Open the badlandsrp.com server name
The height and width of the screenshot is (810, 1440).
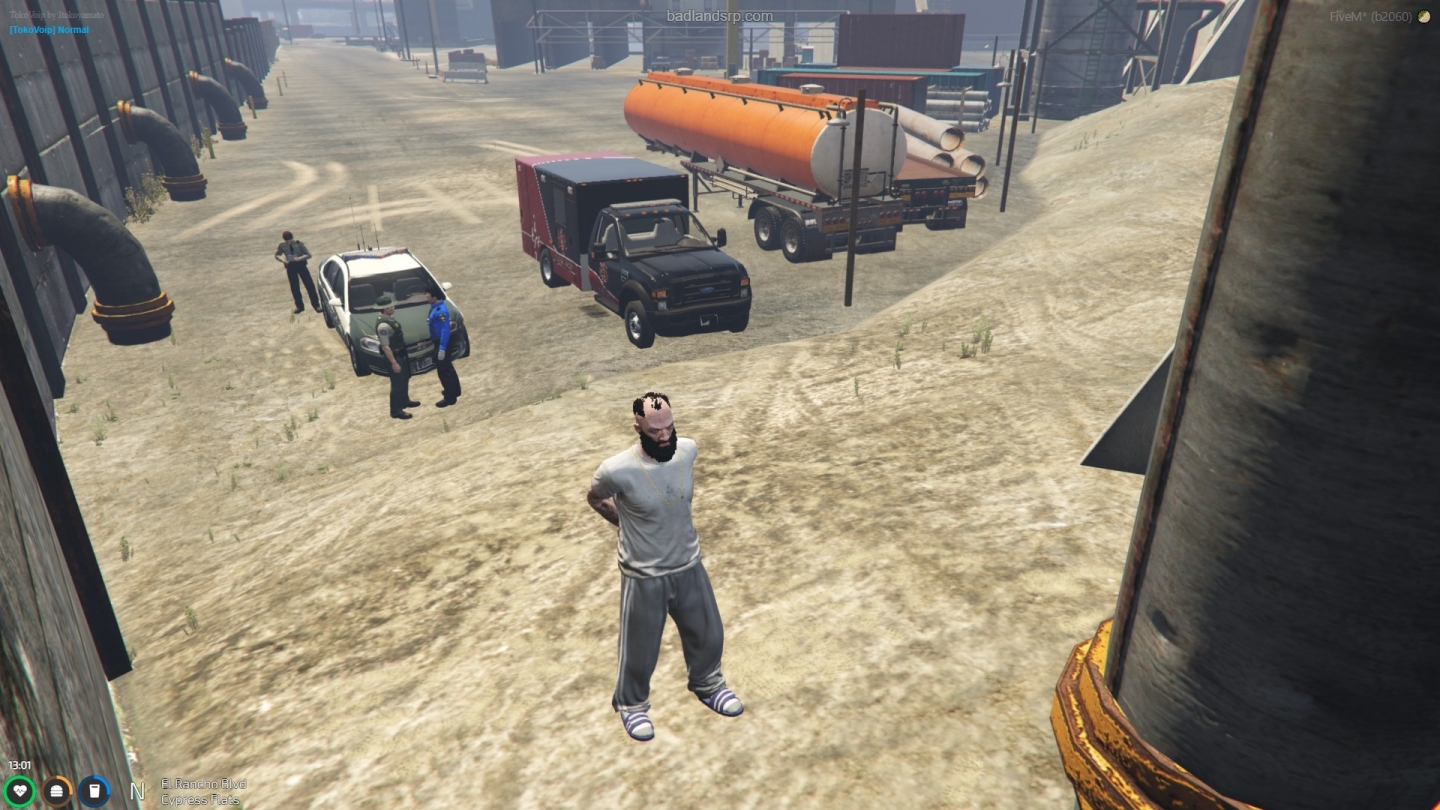(x=719, y=15)
